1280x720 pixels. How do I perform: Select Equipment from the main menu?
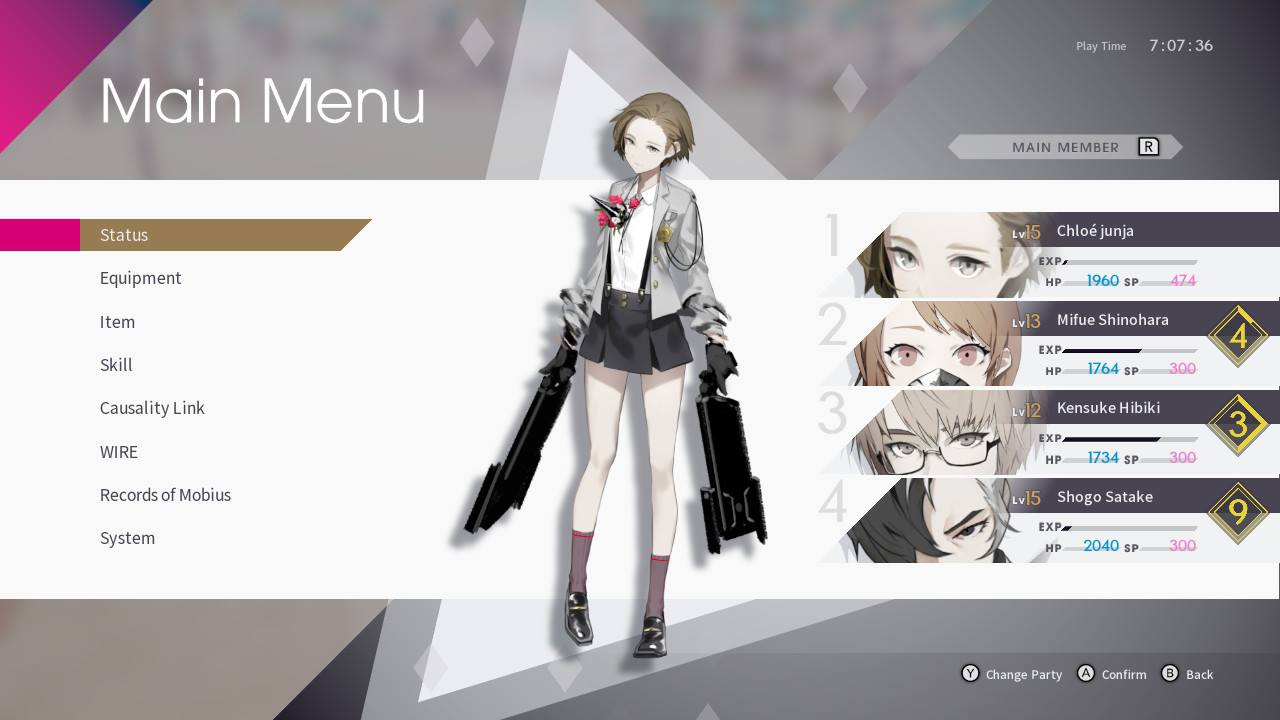point(141,278)
